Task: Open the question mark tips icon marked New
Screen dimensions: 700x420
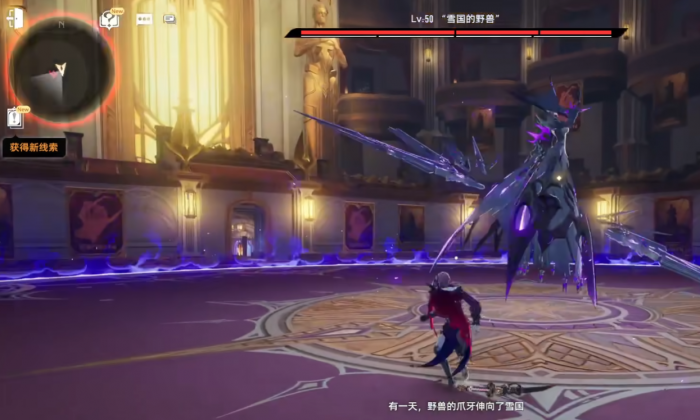Action: [x=109, y=18]
